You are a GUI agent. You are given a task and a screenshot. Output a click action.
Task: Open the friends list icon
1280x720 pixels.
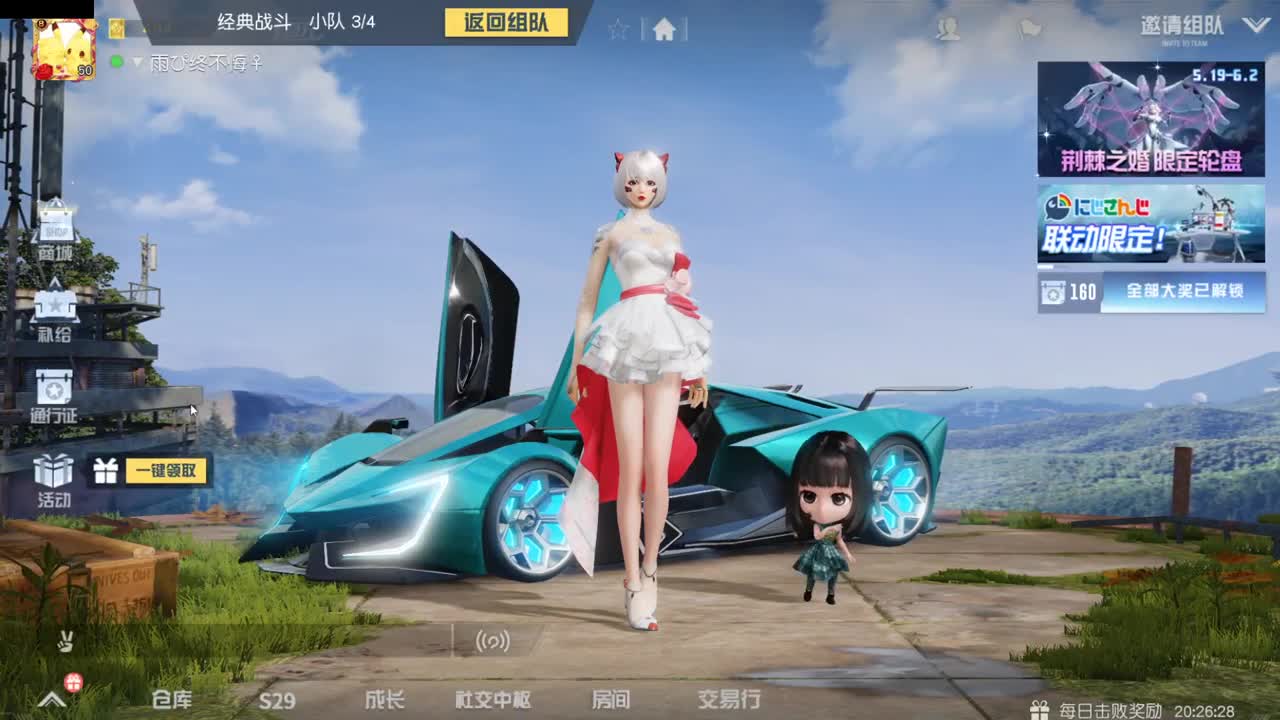click(x=948, y=29)
